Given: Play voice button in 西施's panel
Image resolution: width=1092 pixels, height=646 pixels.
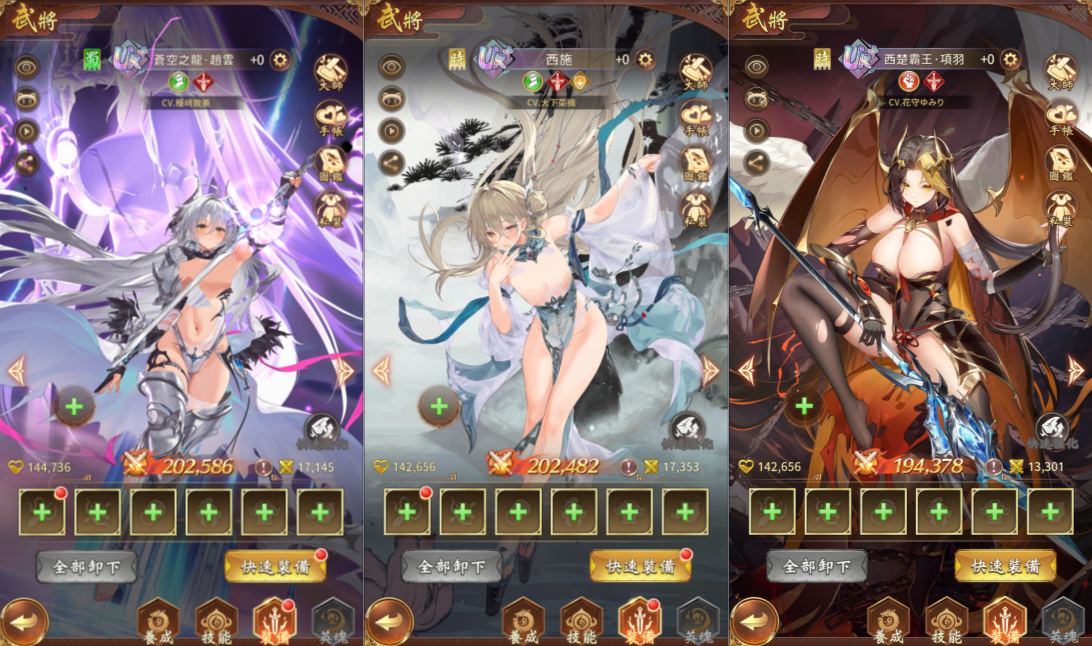Looking at the screenshot, I should (391, 130).
